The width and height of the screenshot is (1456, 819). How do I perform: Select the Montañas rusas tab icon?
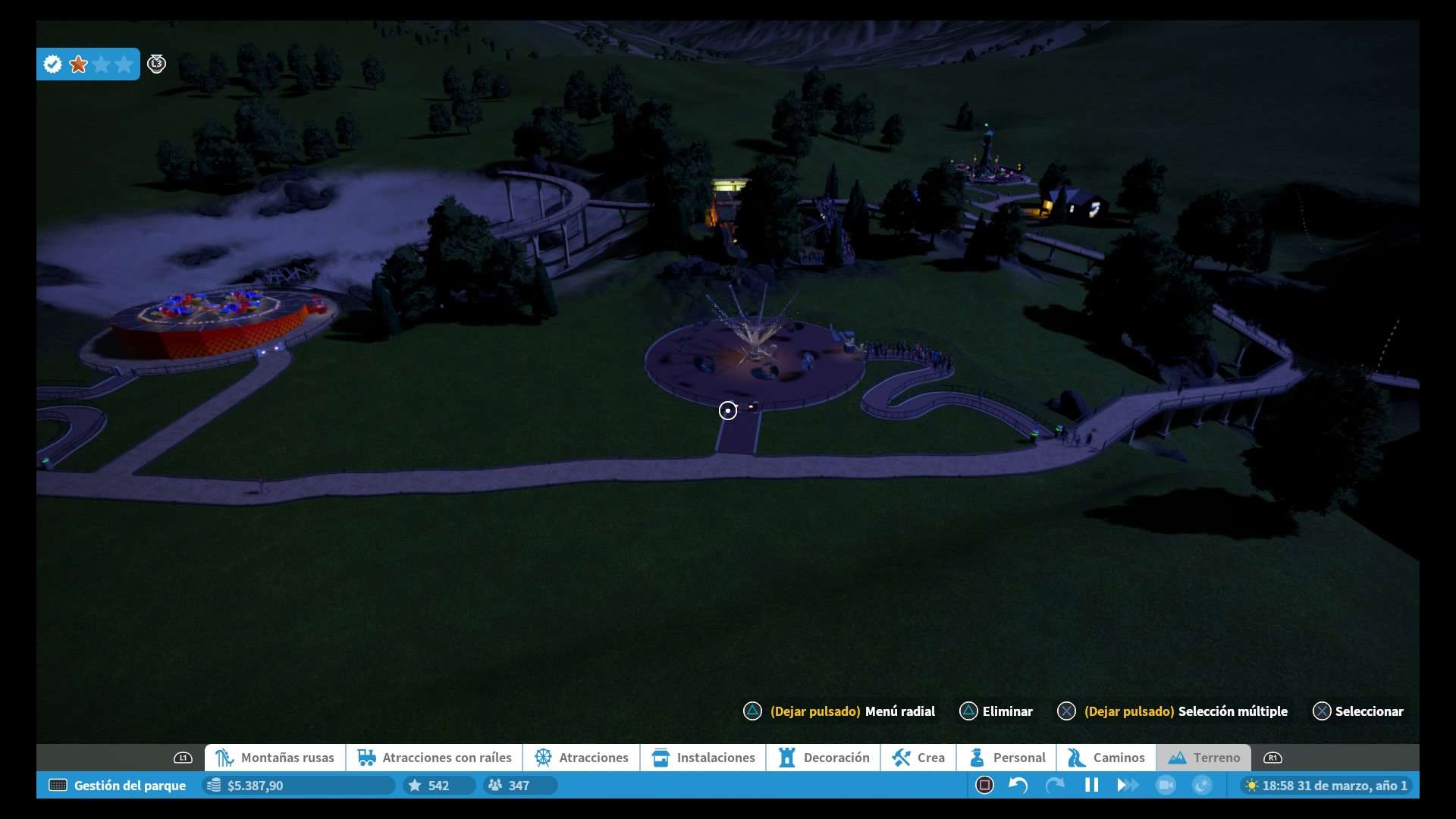[x=224, y=758]
